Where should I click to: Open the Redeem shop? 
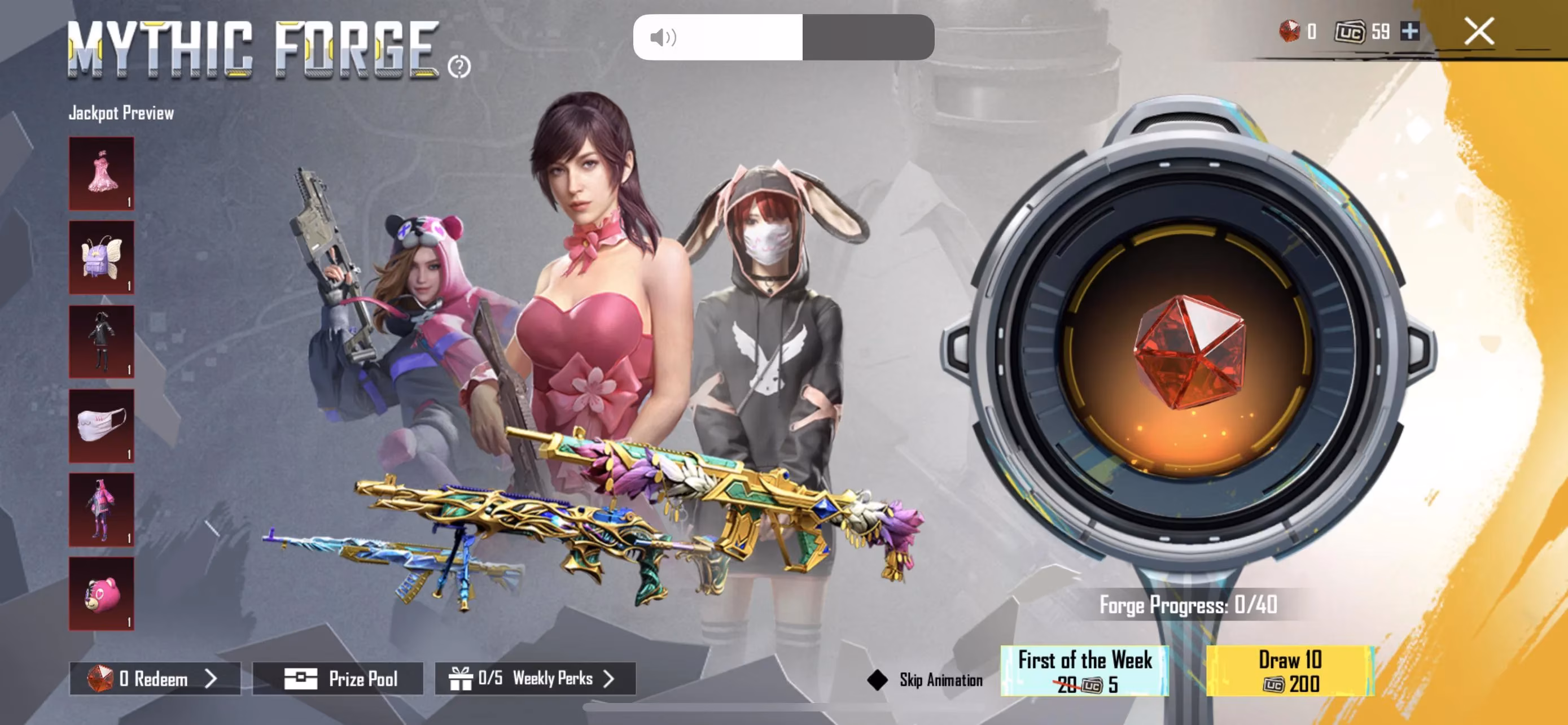click(x=155, y=678)
